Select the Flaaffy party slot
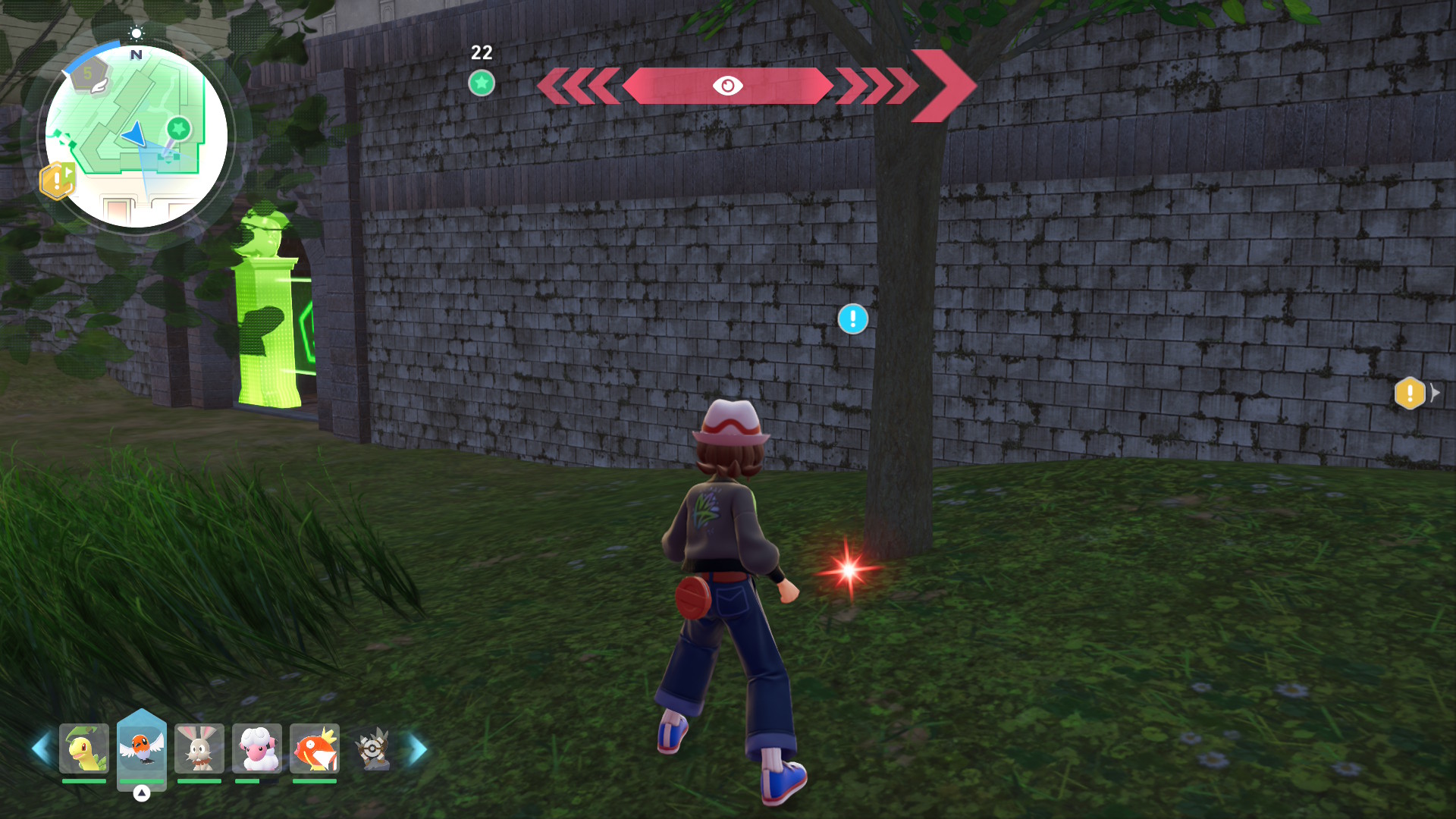Viewport: 1456px width, 819px height. tap(257, 748)
